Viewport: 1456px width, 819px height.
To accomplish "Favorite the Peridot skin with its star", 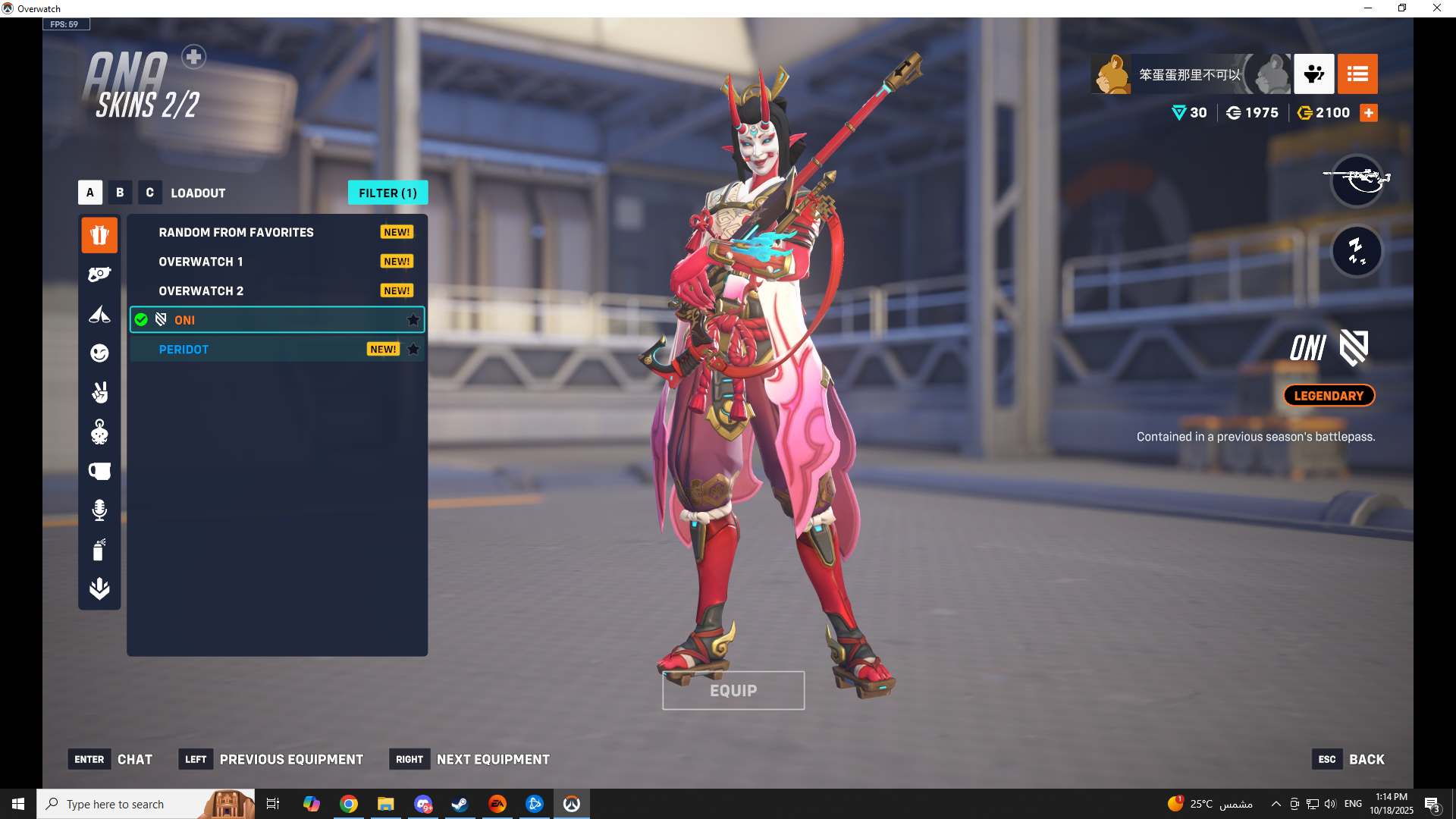I will (x=413, y=350).
